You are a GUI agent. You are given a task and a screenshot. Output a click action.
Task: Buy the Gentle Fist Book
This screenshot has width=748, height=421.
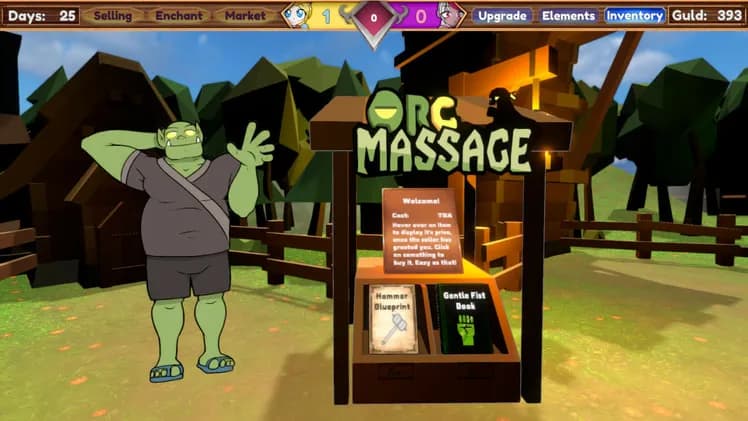coord(465,319)
